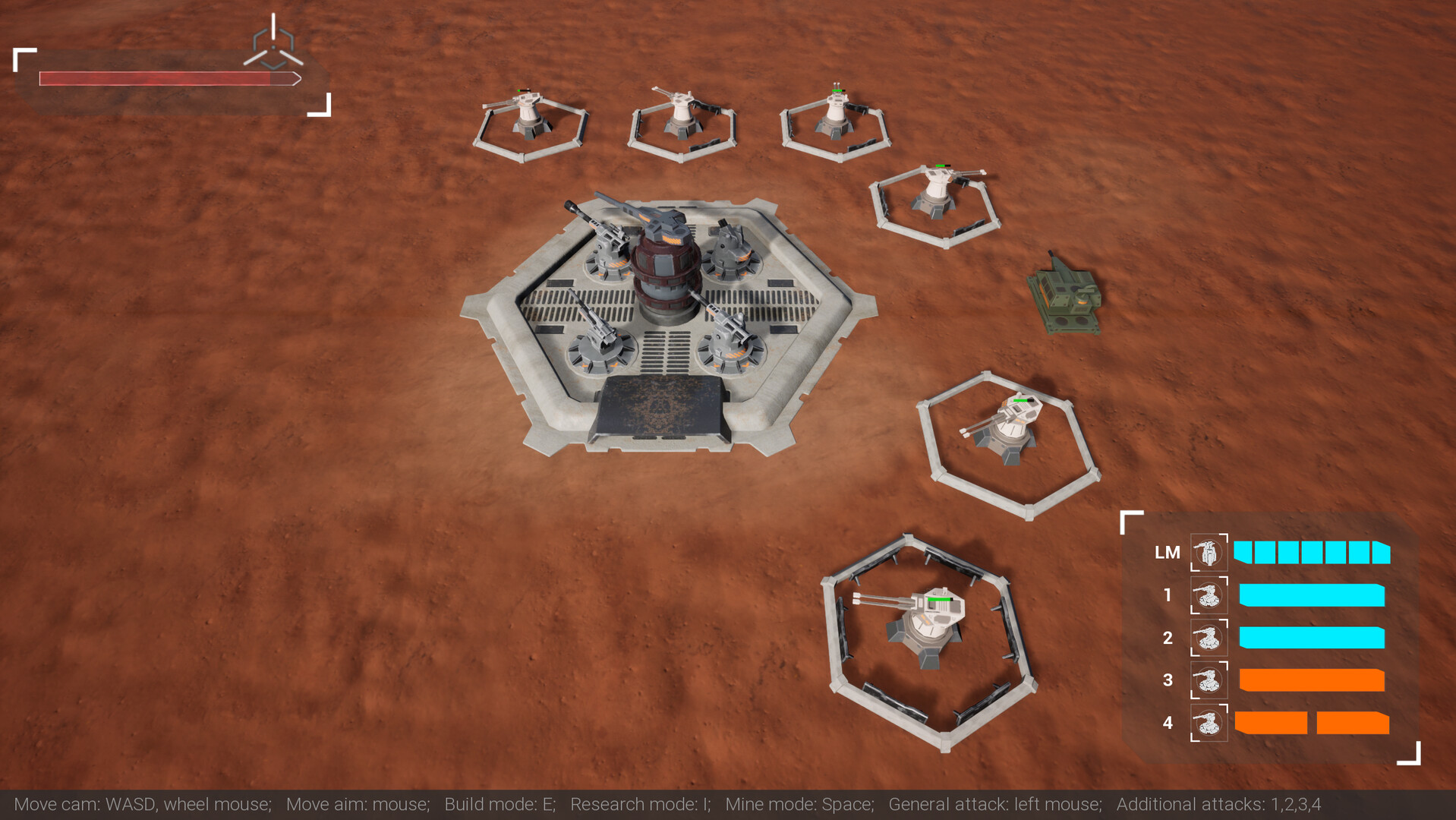The height and width of the screenshot is (820, 1456).
Task: Click the number 4 slot label in weapon panel
Action: (1169, 724)
